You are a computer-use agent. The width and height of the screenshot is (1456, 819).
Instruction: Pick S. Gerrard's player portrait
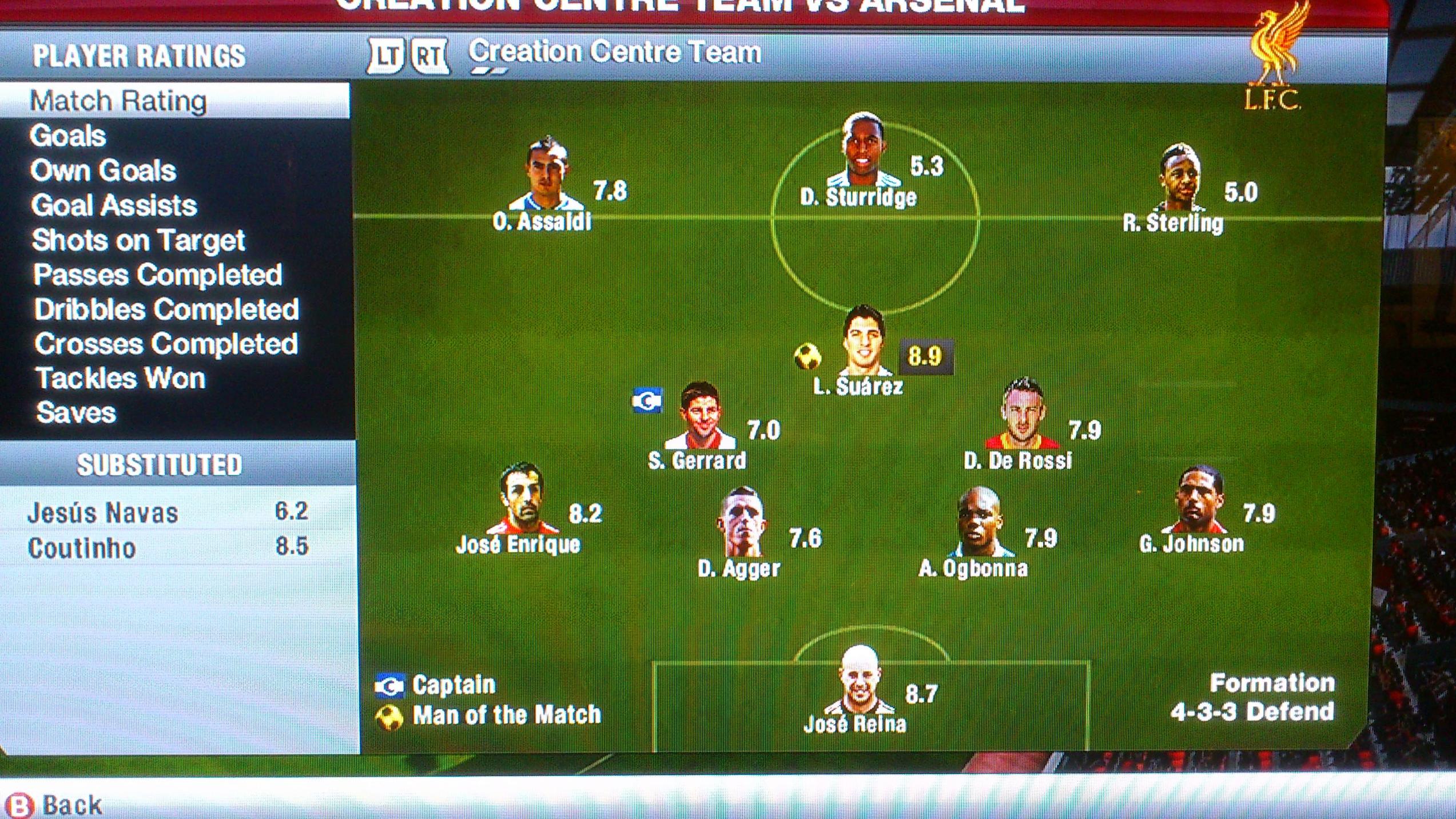click(x=701, y=416)
